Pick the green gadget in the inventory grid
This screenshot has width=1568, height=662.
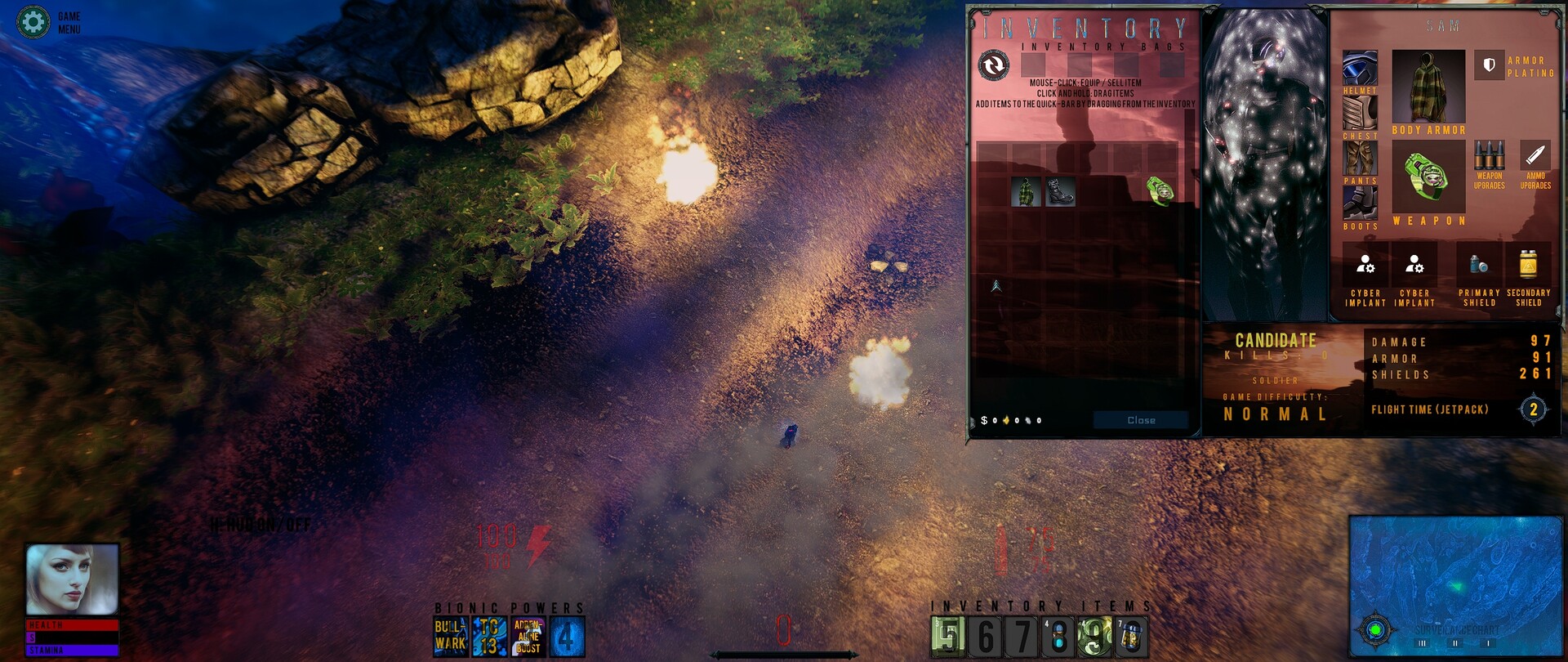pos(1160,190)
